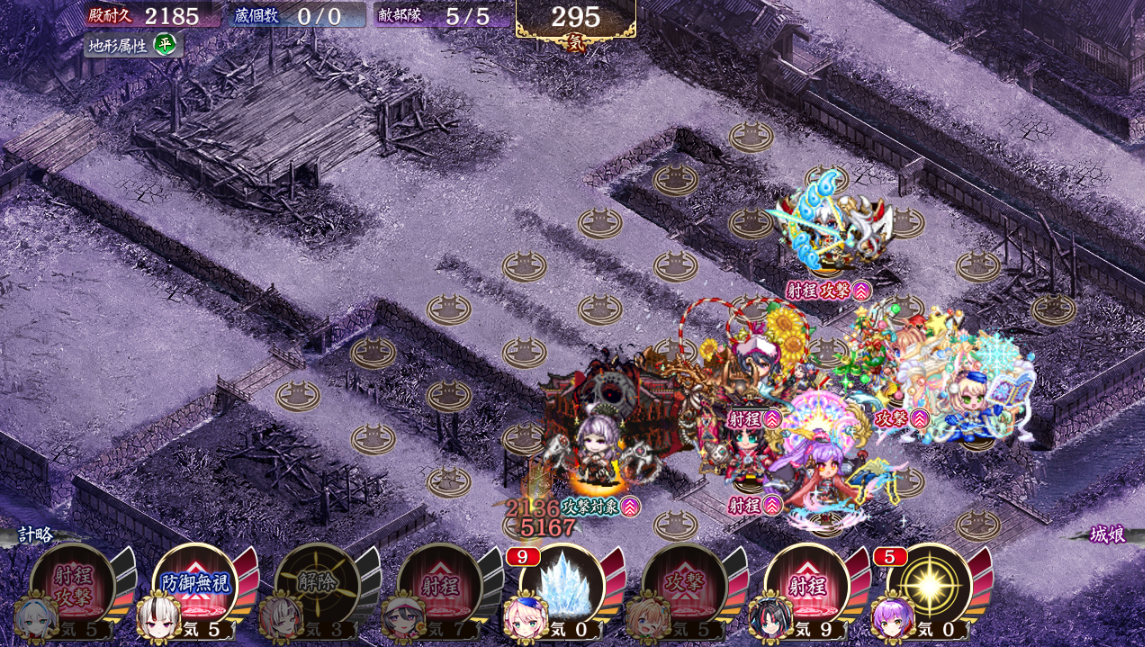
Task: Toggle the 地形属性 terrain attribute indicator
Action: pyautogui.click(x=131, y=45)
